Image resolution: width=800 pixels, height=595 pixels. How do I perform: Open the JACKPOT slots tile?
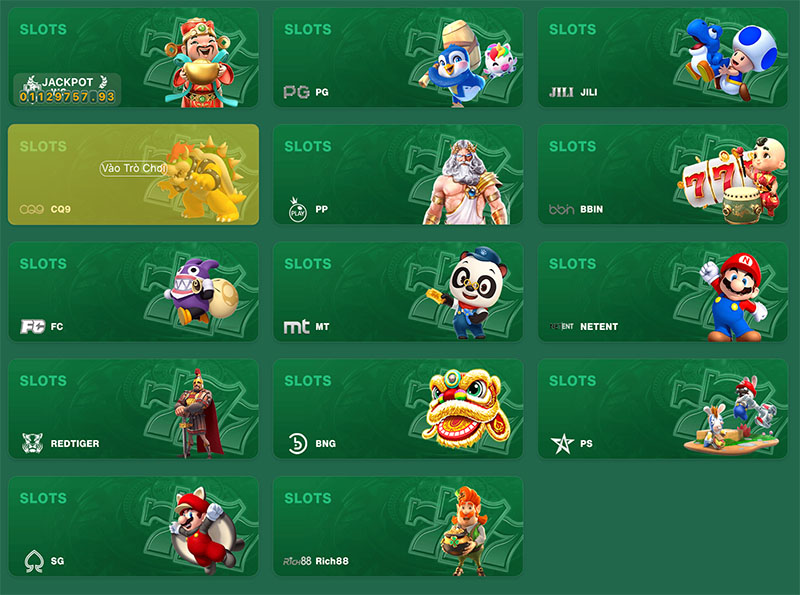coord(133,58)
